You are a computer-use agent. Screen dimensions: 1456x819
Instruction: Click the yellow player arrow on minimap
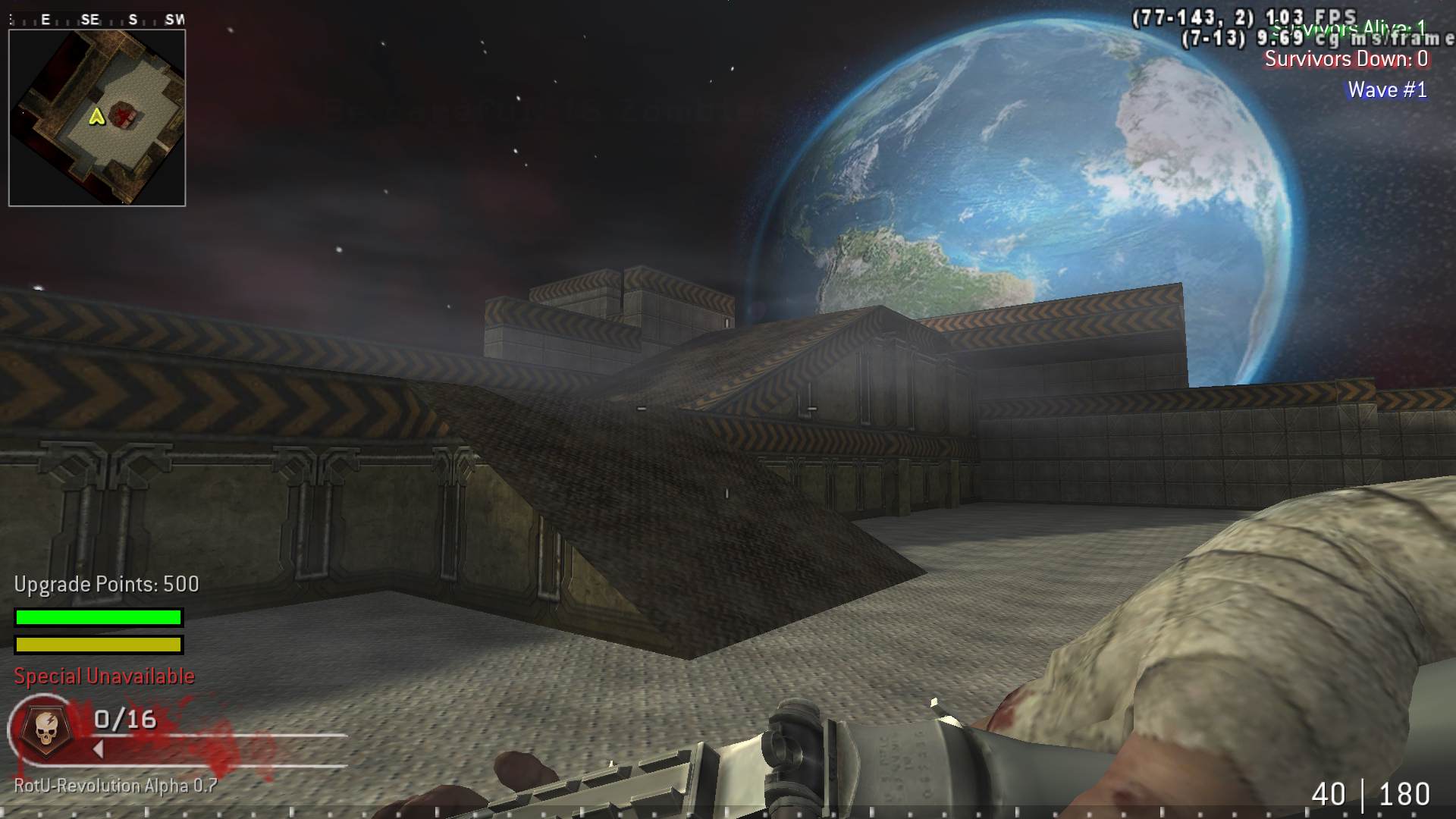click(96, 117)
